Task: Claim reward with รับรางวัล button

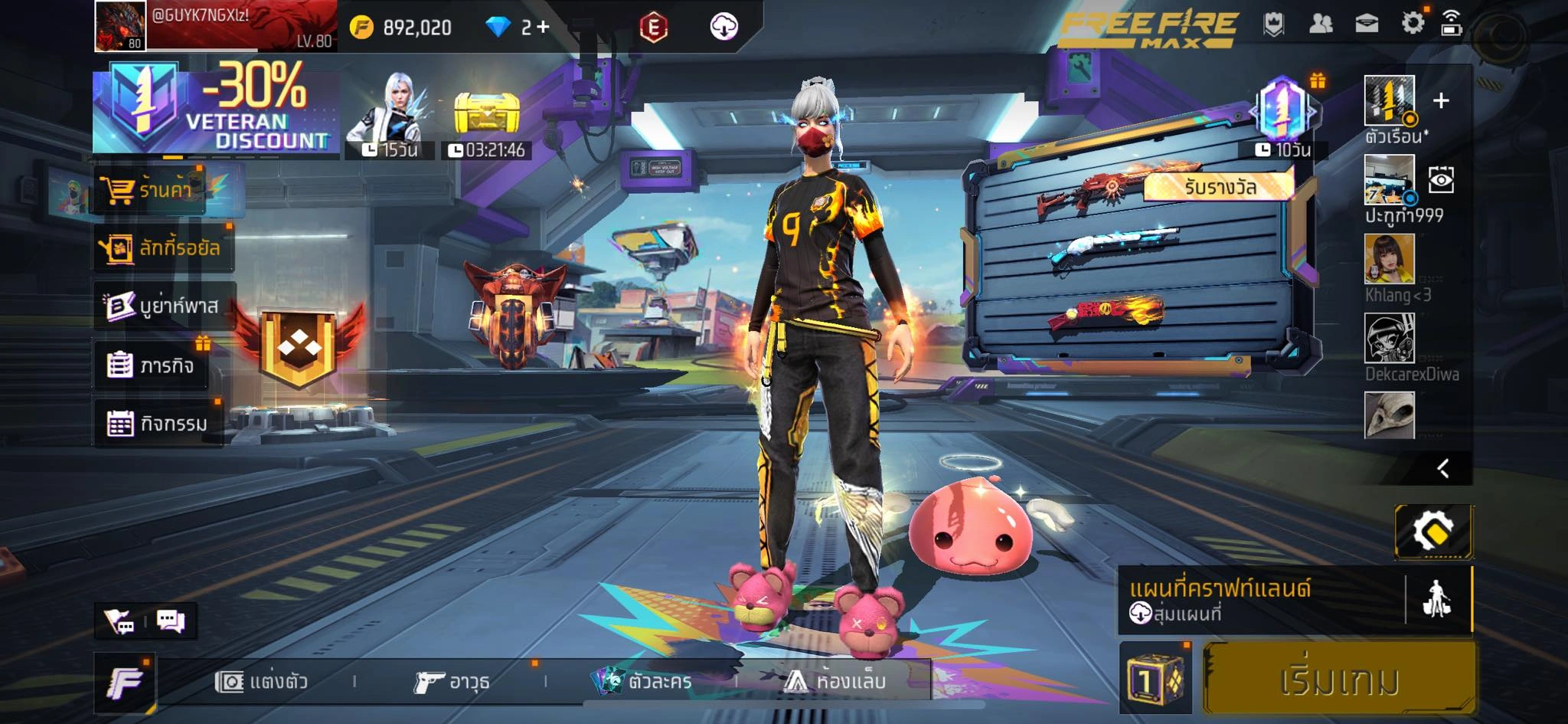Action: pos(1219,186)
